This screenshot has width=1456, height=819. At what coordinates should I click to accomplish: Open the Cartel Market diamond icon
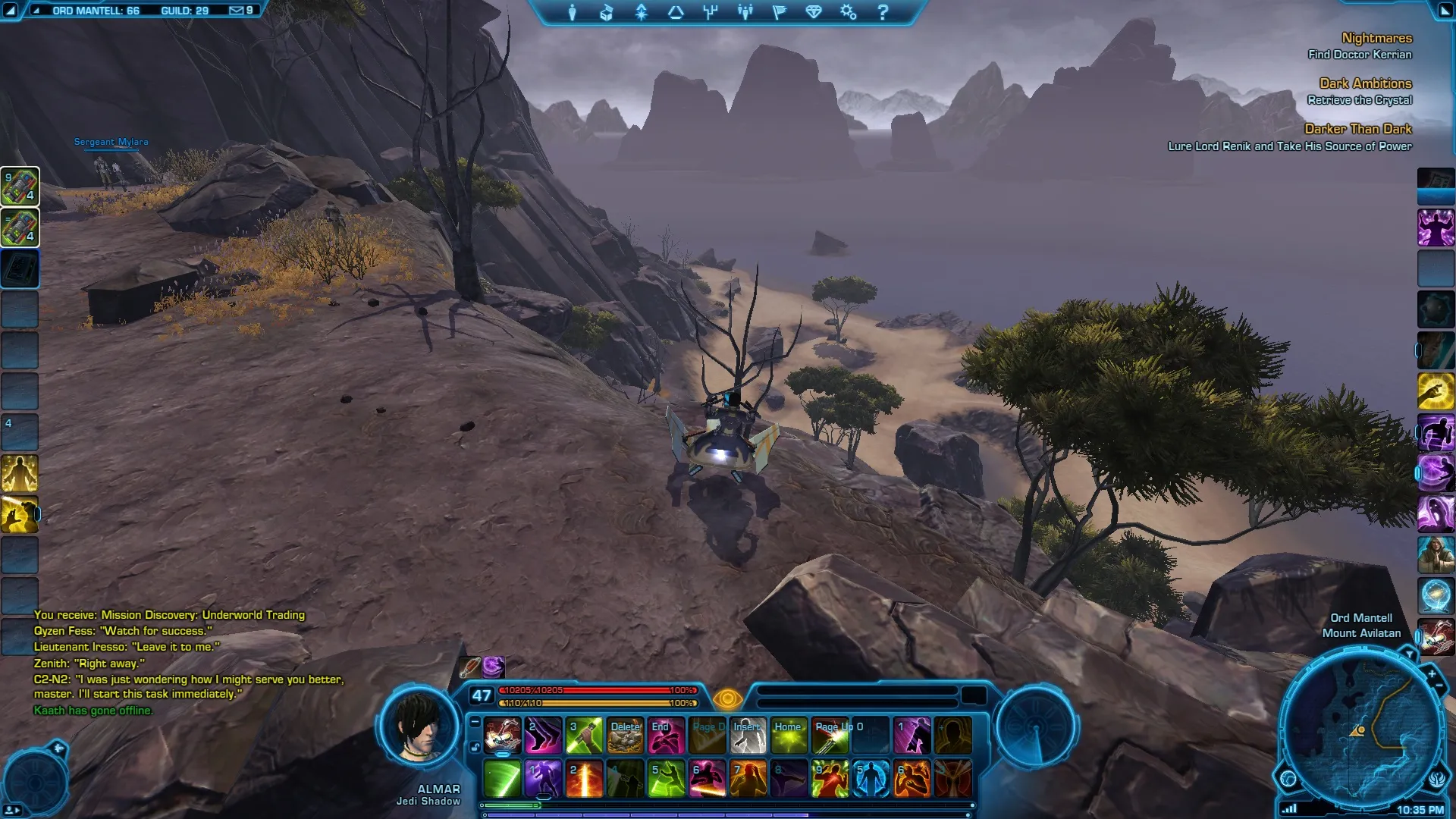tap(814, 12)
